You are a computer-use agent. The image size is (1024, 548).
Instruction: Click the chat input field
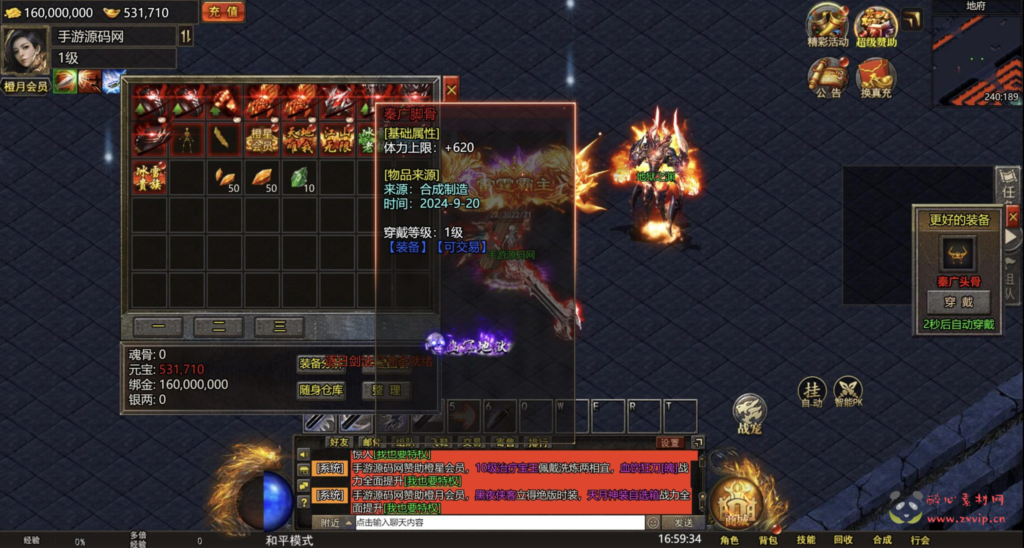click(498, 522)
